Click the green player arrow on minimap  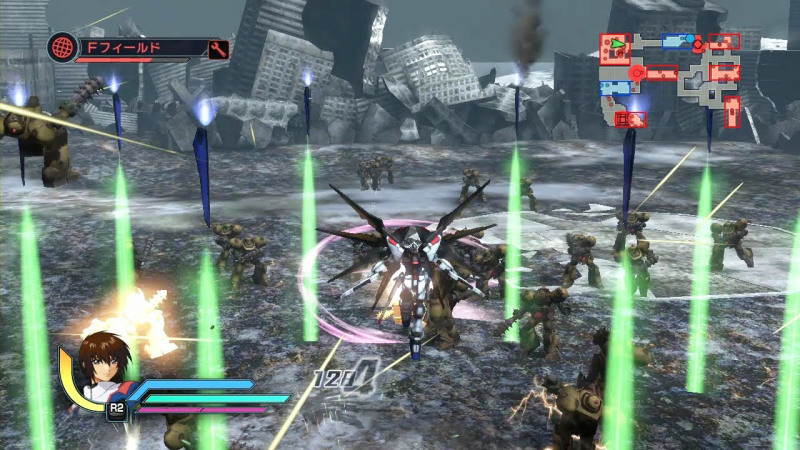pos(618,44)
